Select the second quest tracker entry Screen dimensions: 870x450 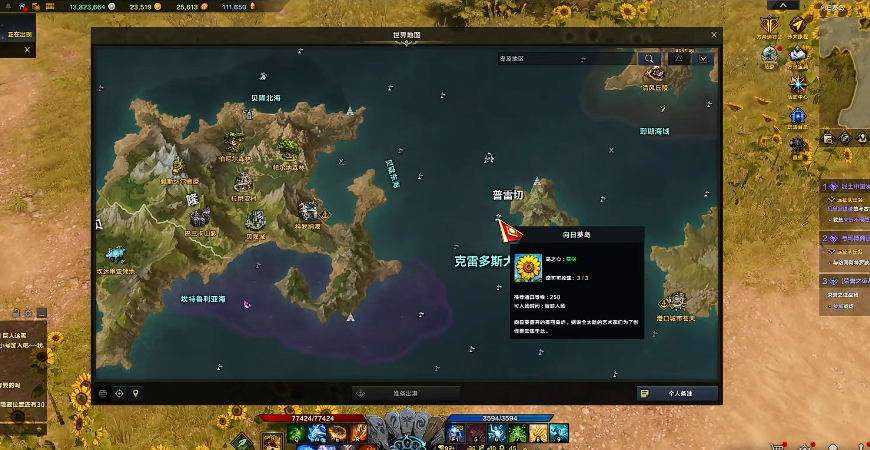(x=845, y=239)
